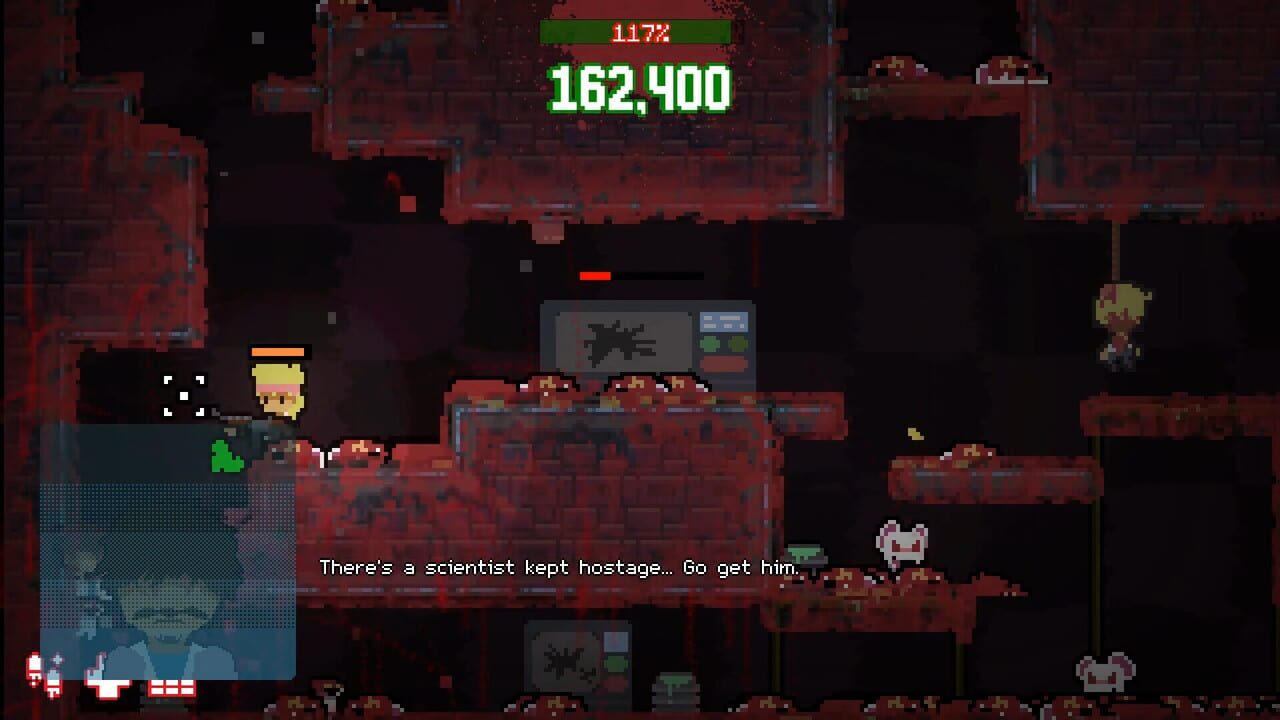
Task: Select the yellow bullet pickup icon
Action: point(914,434)
